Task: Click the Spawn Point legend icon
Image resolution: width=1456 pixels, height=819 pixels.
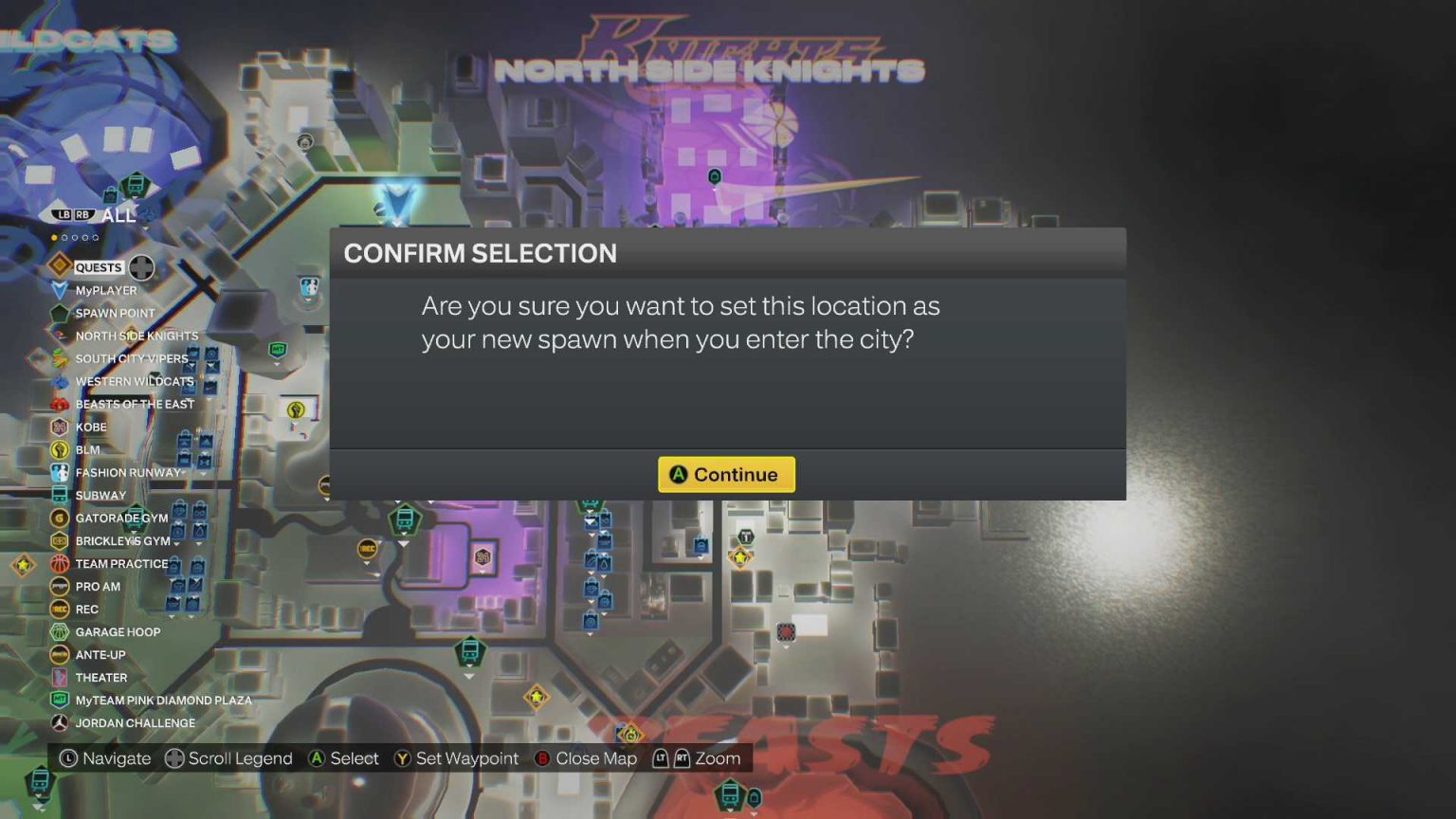Action: (x=61, y=313)
